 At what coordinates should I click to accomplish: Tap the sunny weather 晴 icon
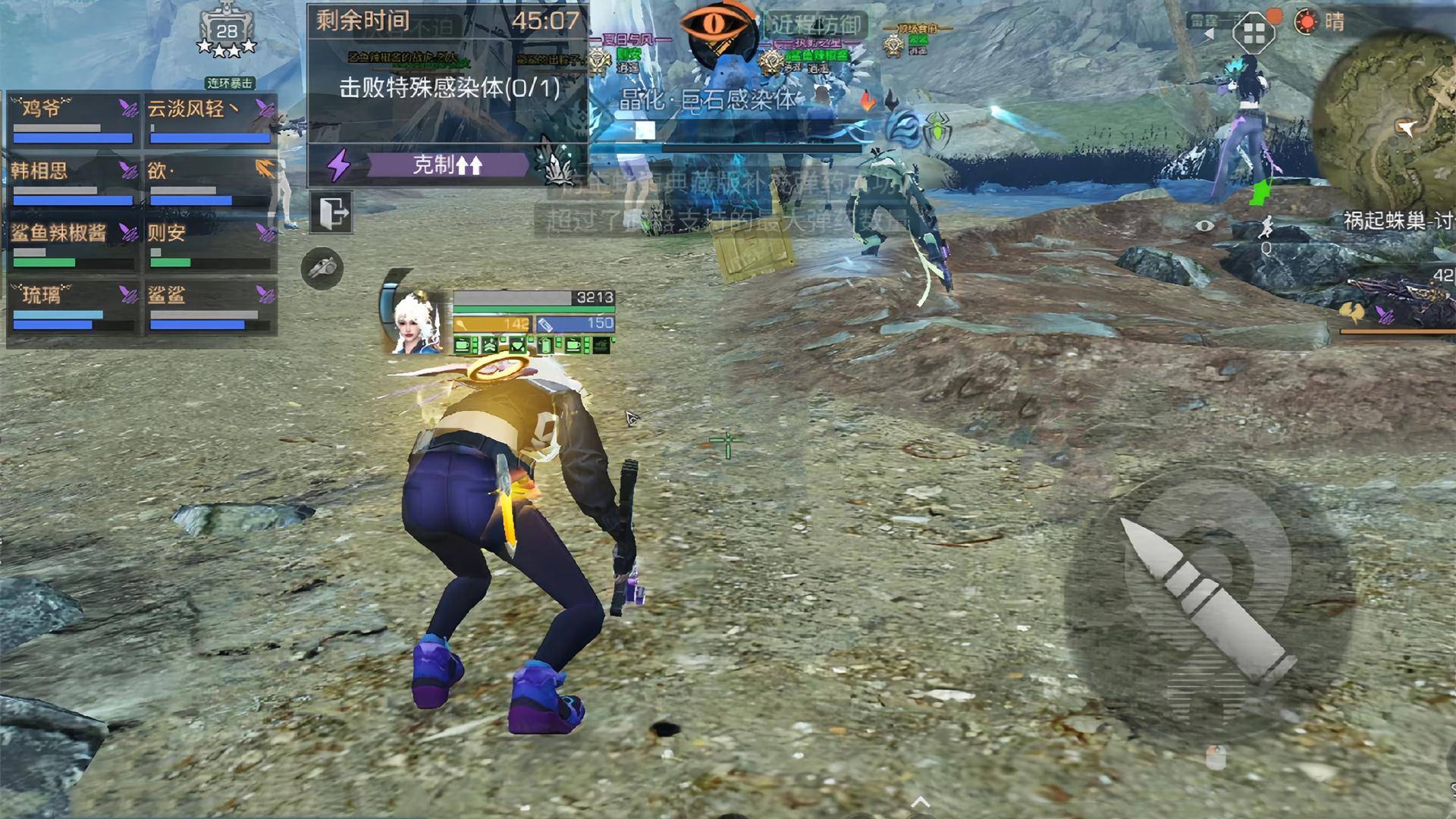pos(1319,22)
